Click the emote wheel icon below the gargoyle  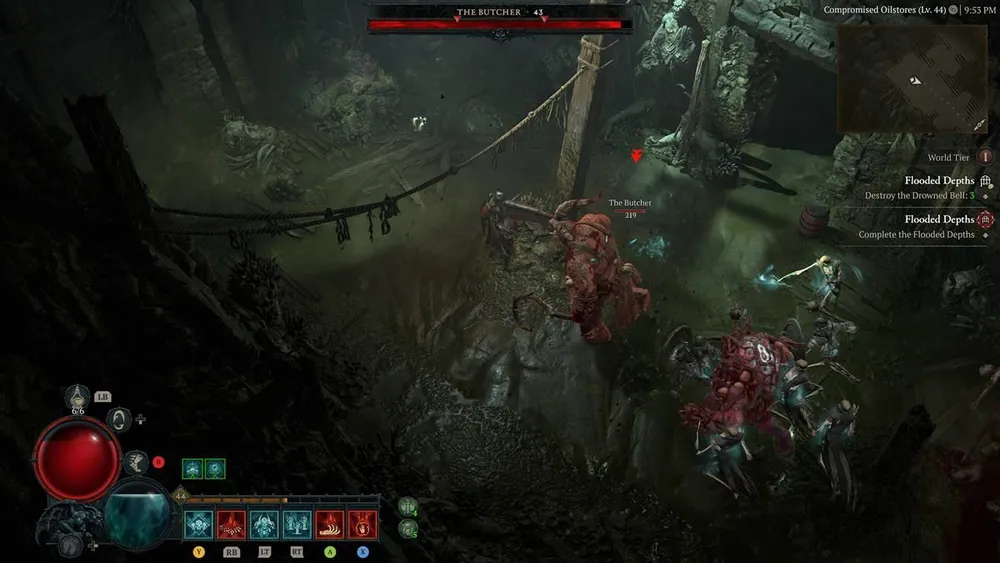[69, 546]
